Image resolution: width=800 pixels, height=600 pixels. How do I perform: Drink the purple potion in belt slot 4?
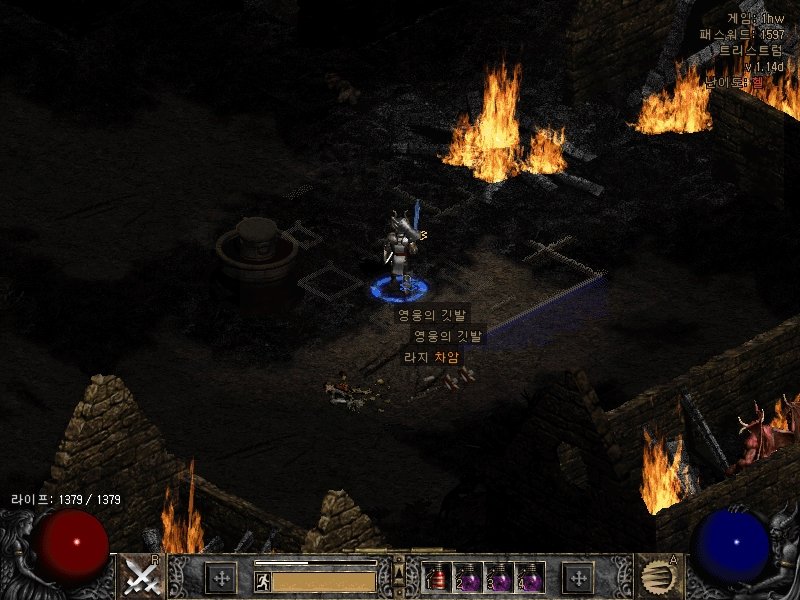coord(530,578)
